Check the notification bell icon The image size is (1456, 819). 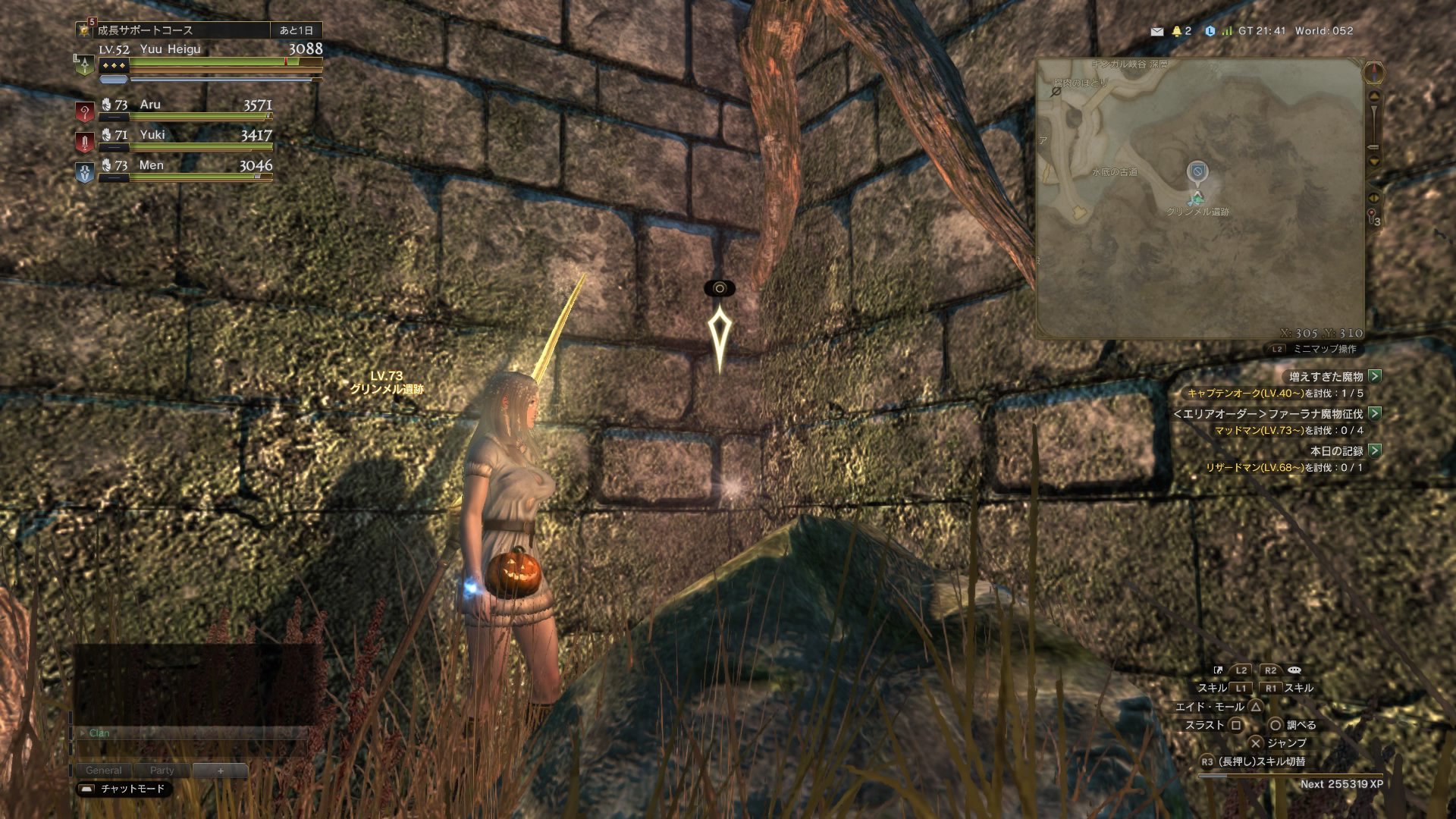pyautogui.click(x=1177, y=31)
